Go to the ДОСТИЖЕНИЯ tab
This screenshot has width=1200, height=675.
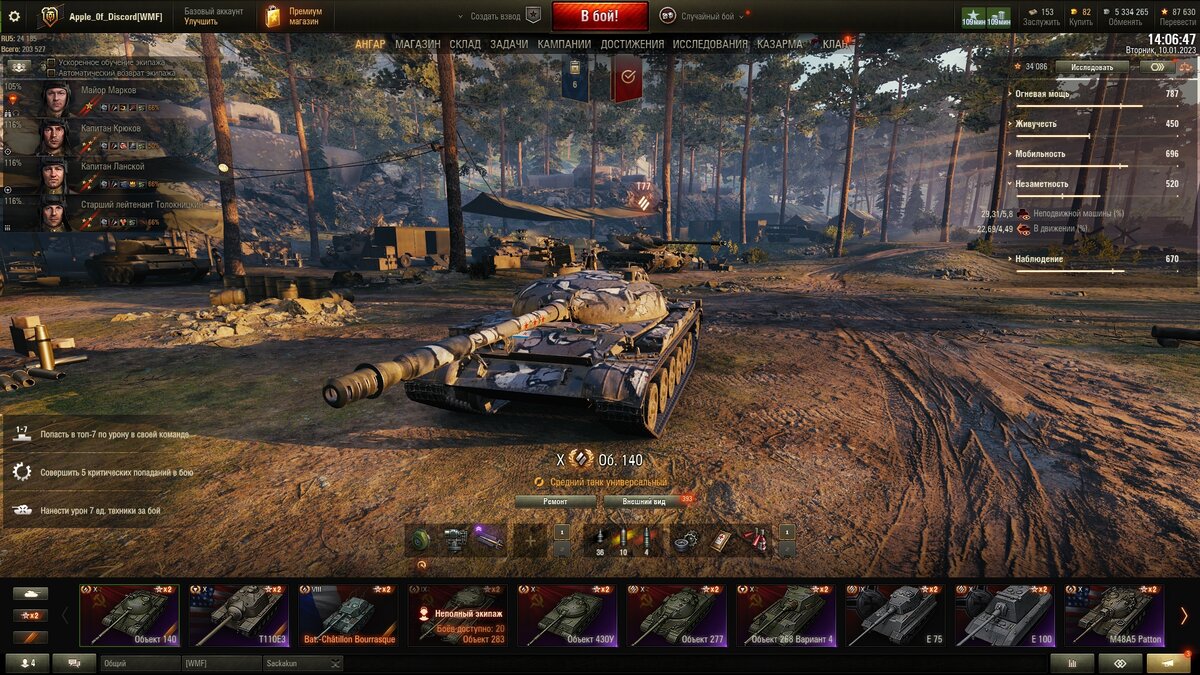tap(632, 44)
